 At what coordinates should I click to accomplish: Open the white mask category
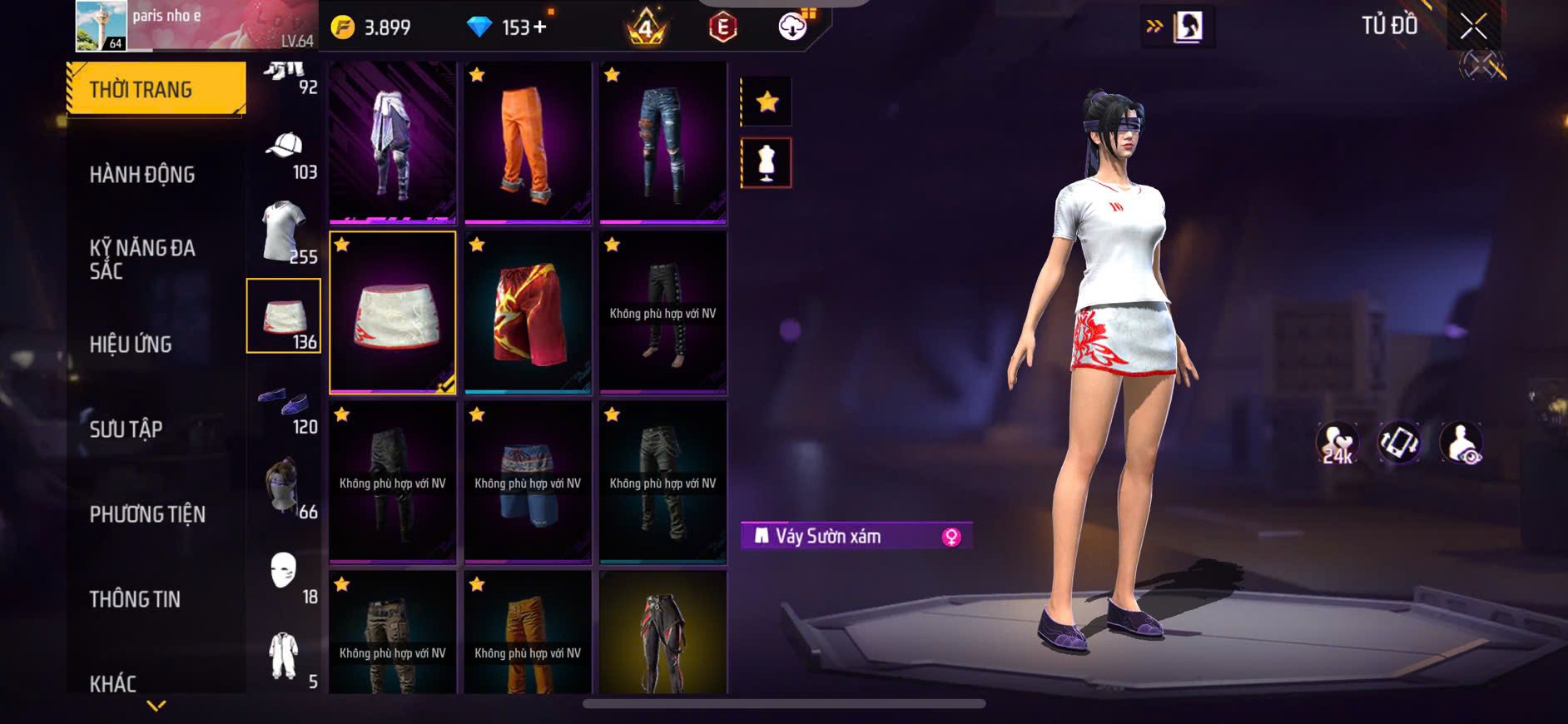285,573
